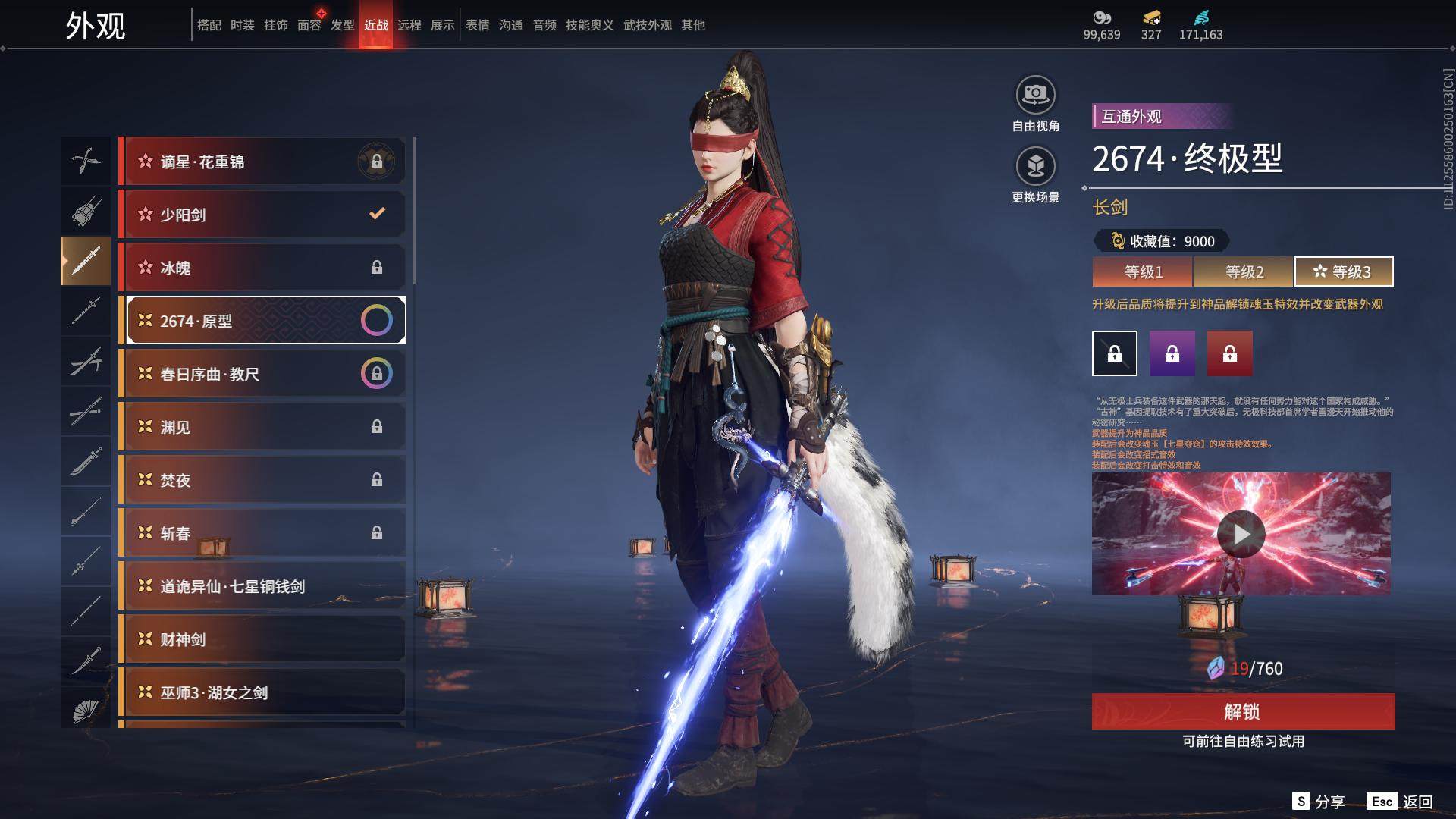
Task: Select the 远程 ranged tab
Action: coord(409,25)
